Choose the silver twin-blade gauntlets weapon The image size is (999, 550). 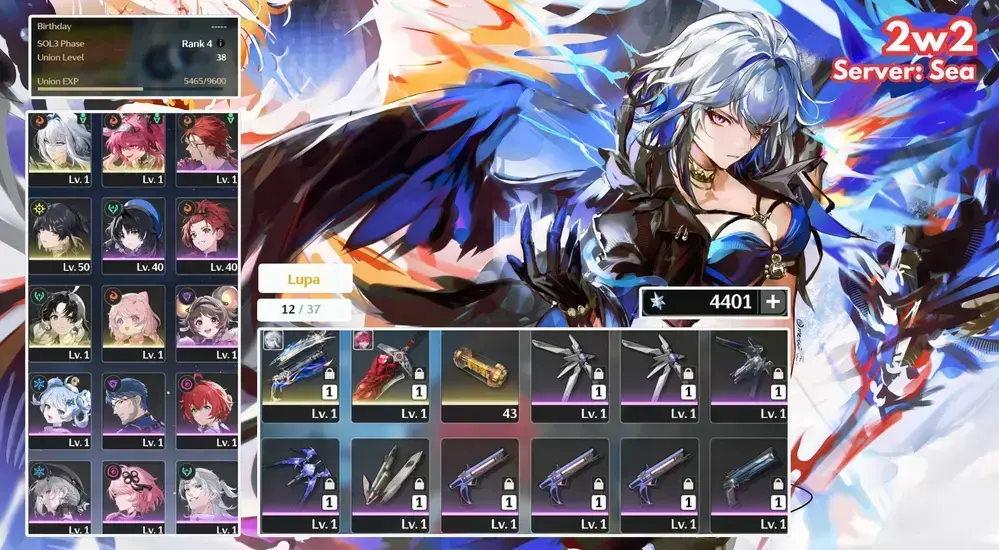(389, 479)
